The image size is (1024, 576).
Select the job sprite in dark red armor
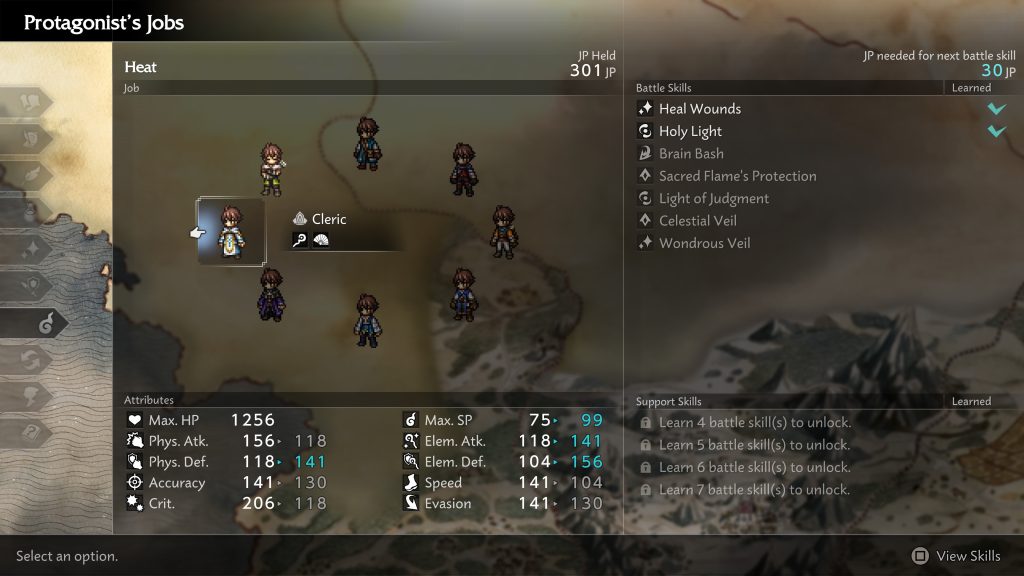pyautogui.click(x=462, y=168)
